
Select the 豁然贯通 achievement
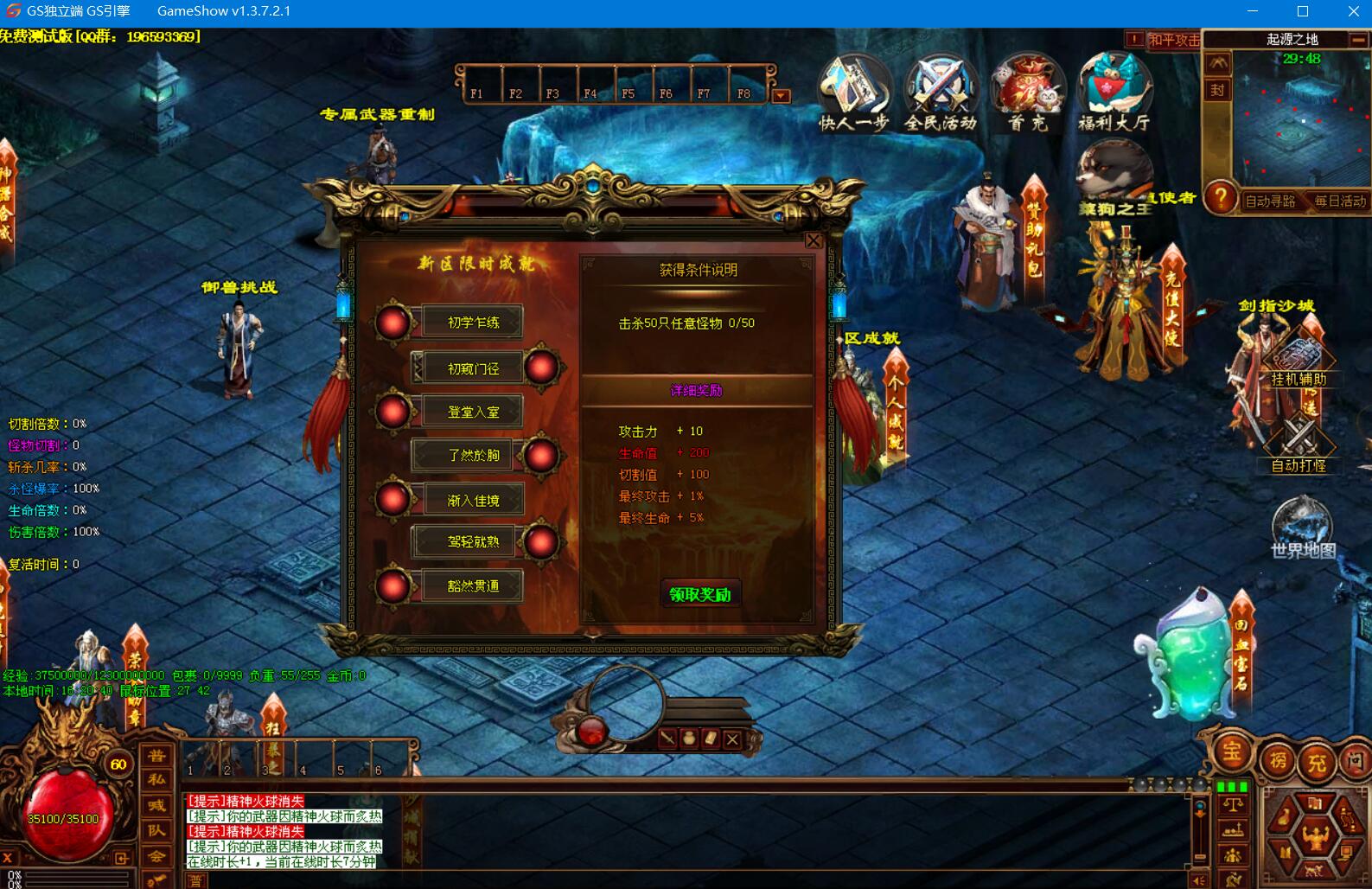point(473,585)
